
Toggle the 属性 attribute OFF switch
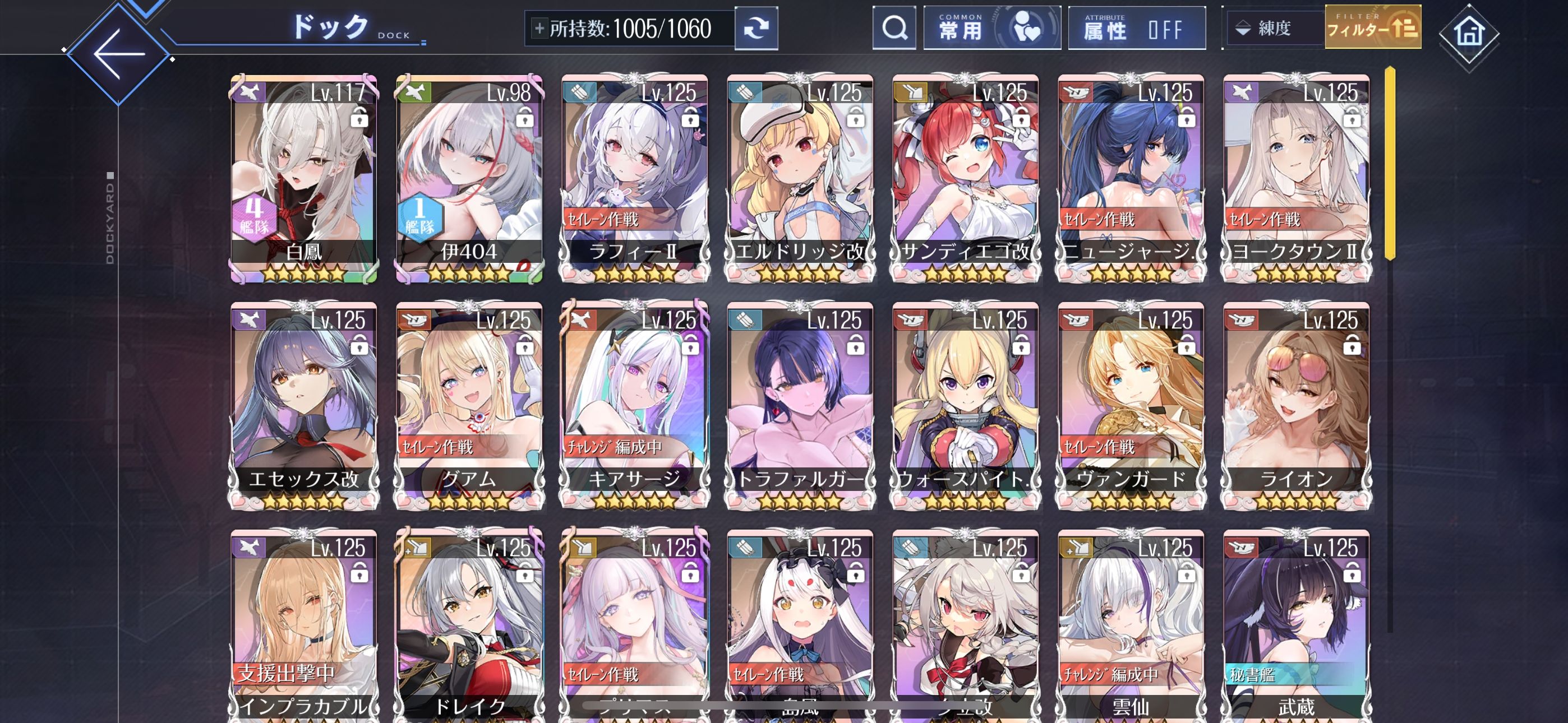[x=1136, y=28]
